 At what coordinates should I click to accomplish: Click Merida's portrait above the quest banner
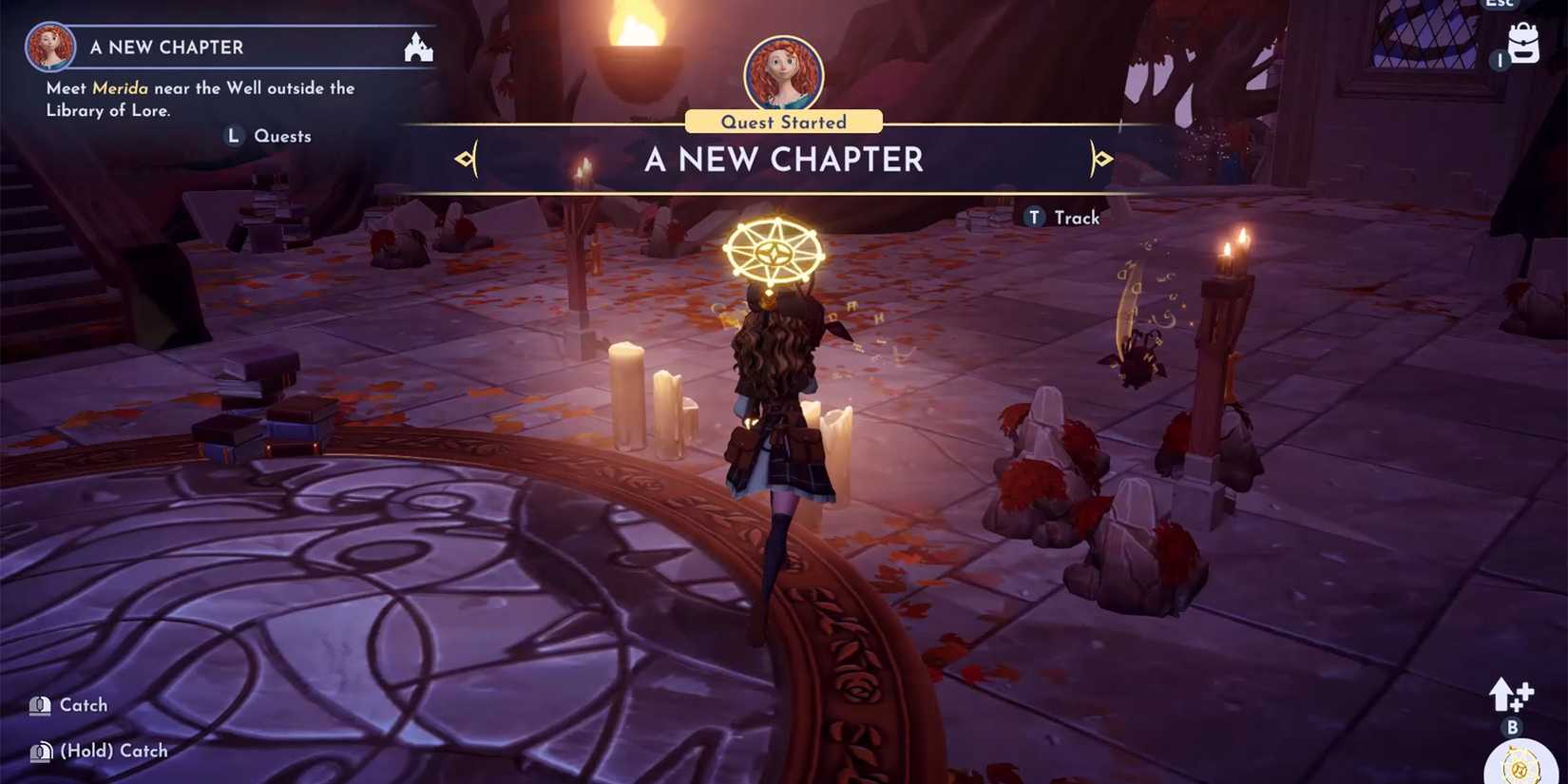pyautogui.click(x=781, y=71)
